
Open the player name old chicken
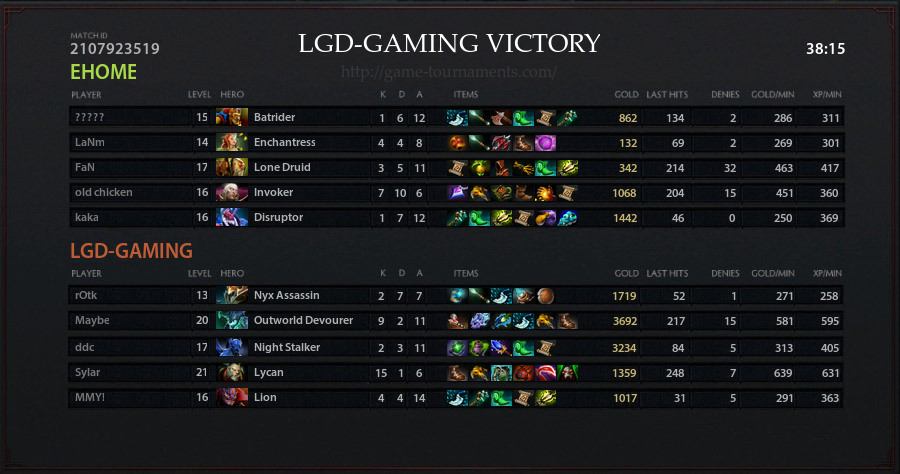point(103,192)
